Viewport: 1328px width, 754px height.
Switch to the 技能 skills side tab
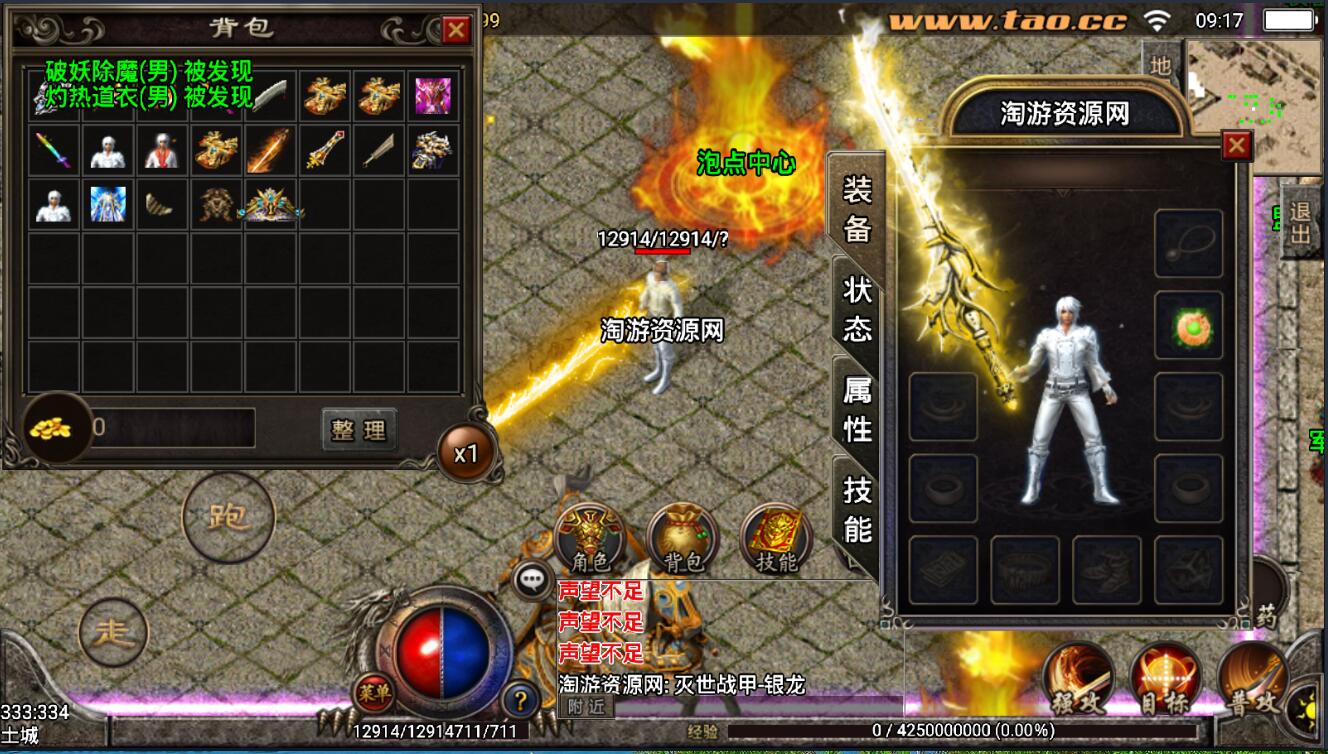(856, 508)
